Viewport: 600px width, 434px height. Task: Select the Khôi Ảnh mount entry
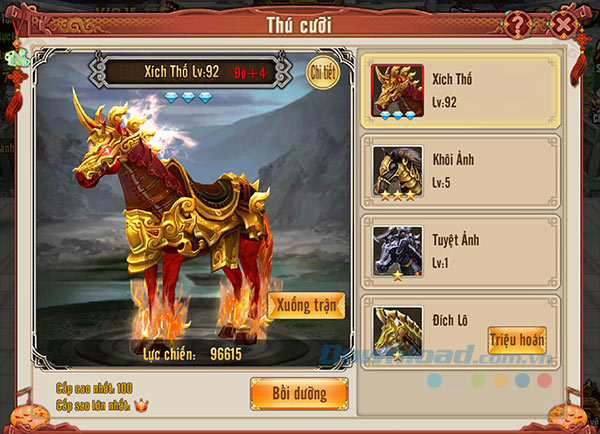pyautogui.click(x=460, y=170)
